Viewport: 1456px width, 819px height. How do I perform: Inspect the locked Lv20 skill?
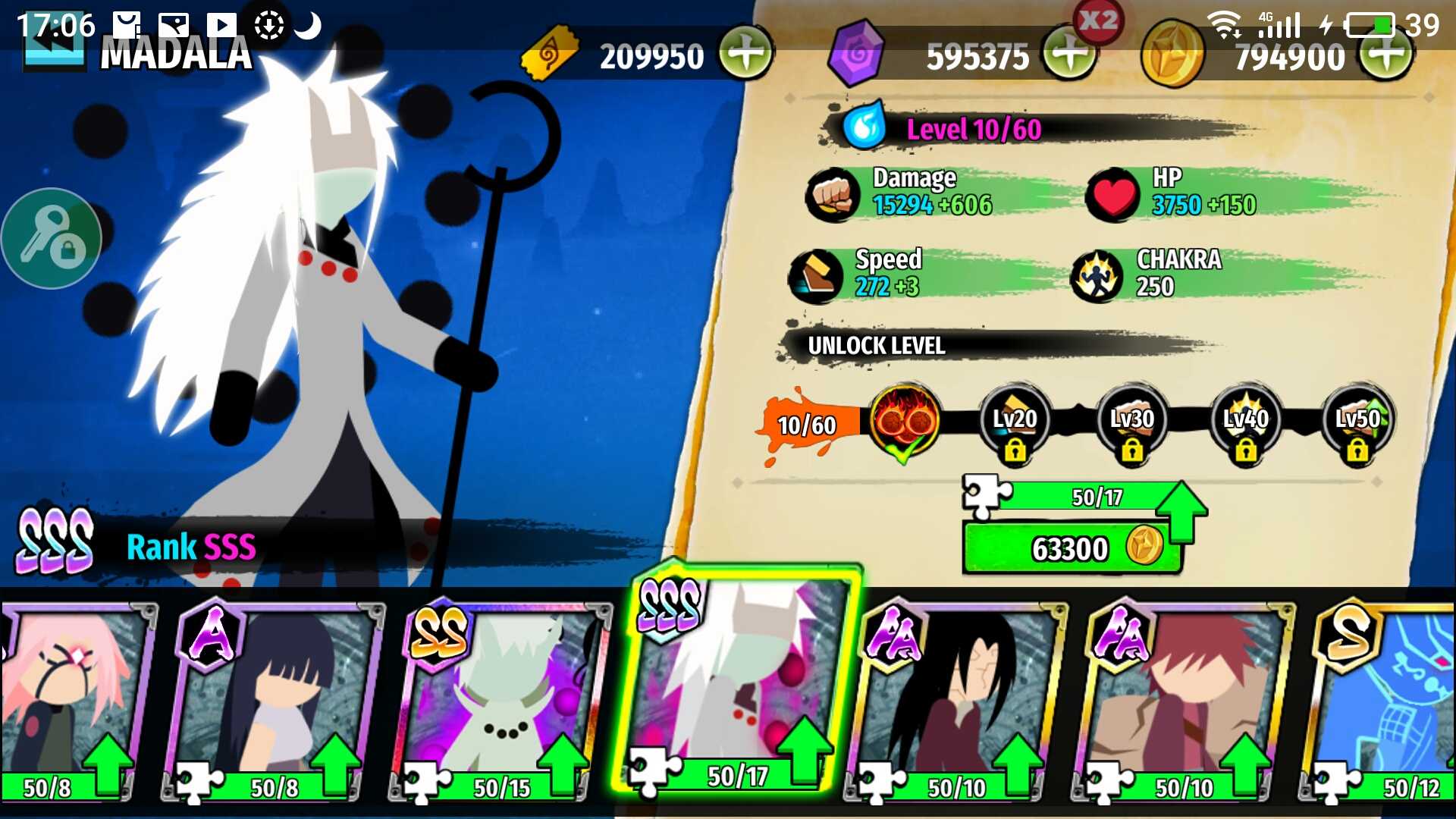pyautogui.click(x=1015, y=423)
